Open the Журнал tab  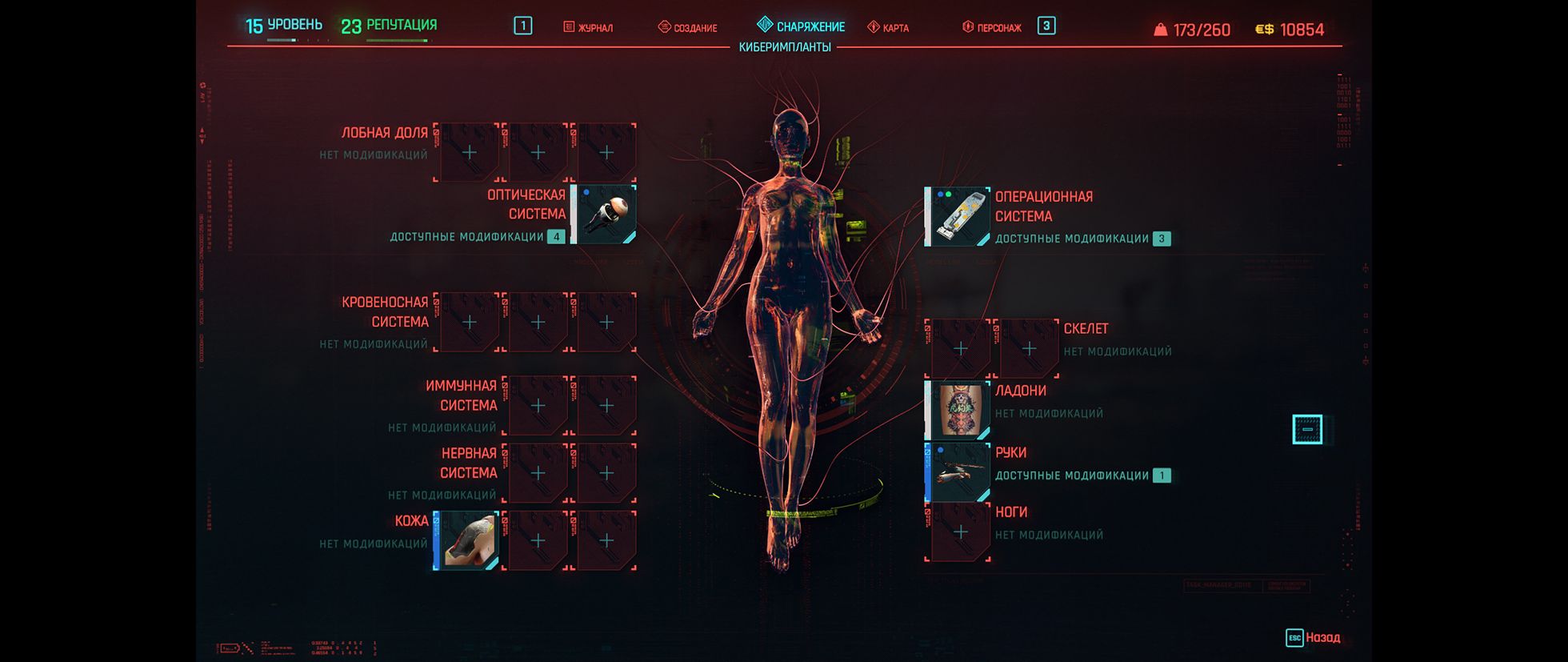coord(589,28)
